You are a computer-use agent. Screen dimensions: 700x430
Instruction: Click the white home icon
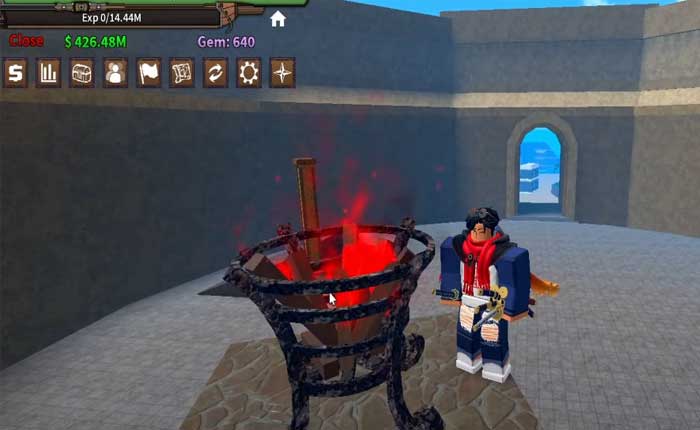pos(278,19)
